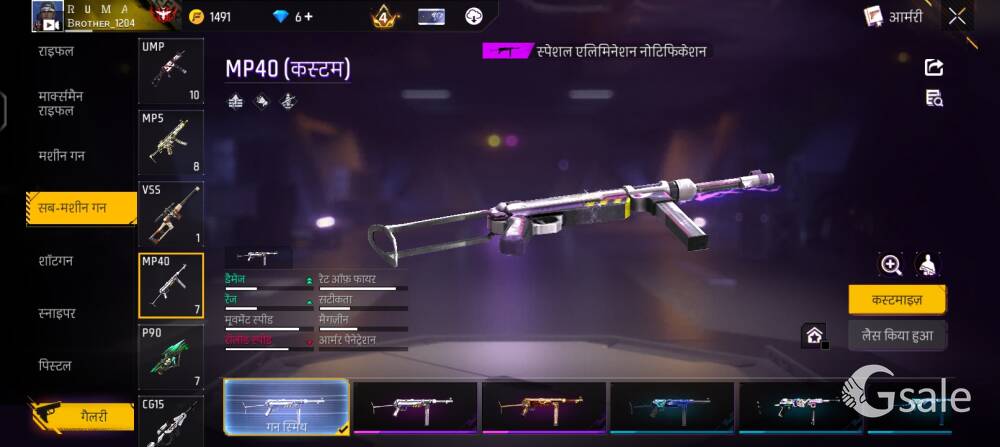The height and width of the screenshot is (447, 1000).
Task: Choose the MP5 weapon tile
Action: [x=170, y=143]
